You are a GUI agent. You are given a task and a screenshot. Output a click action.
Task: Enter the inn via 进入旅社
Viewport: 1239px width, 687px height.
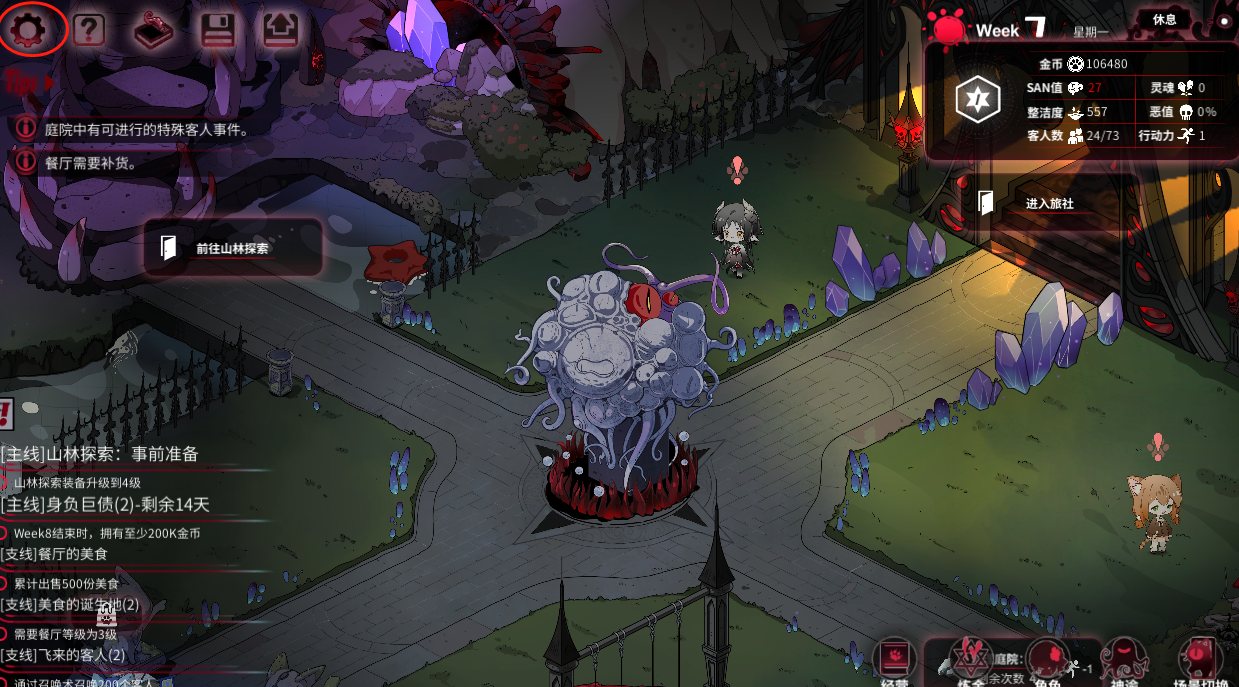pos(1049,203)
